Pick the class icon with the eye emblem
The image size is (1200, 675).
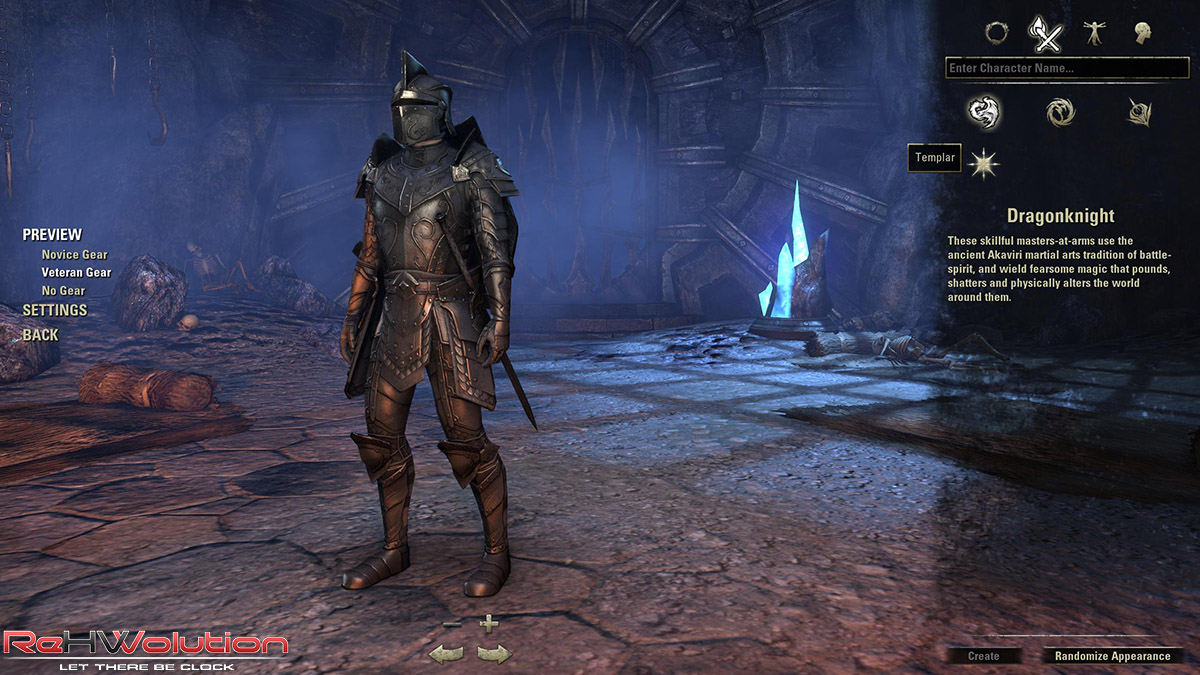(1139, 112)
